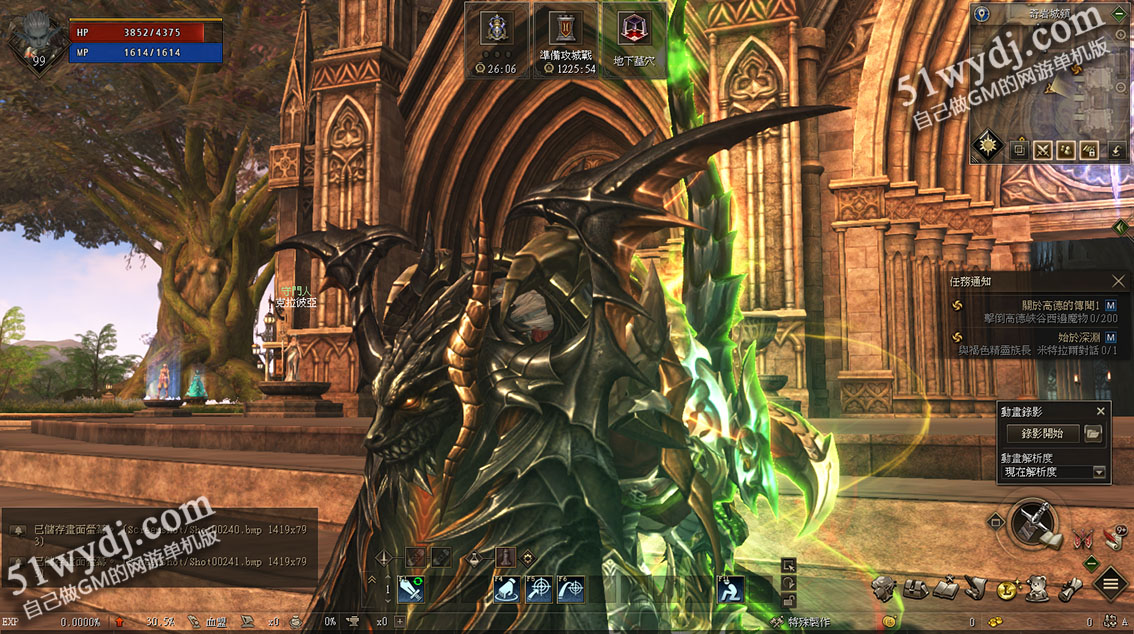Open the 地下墓穴 dungeon icon

point(631,30)
